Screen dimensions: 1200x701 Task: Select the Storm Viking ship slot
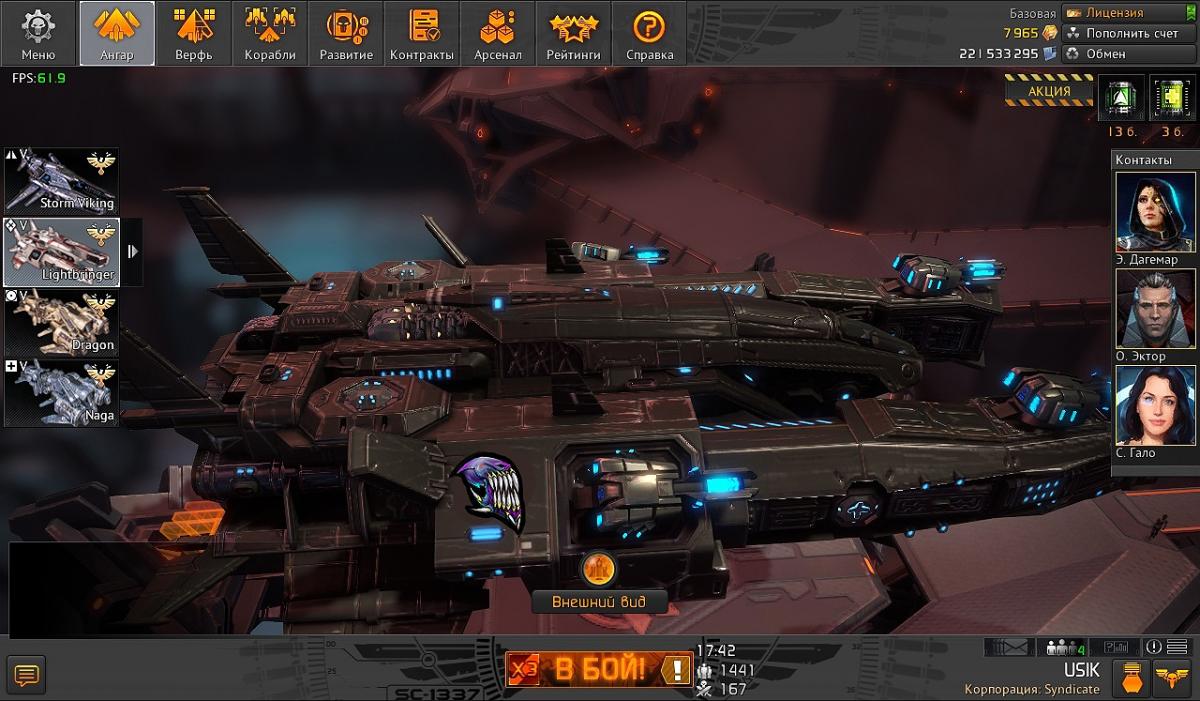[62, 180]
